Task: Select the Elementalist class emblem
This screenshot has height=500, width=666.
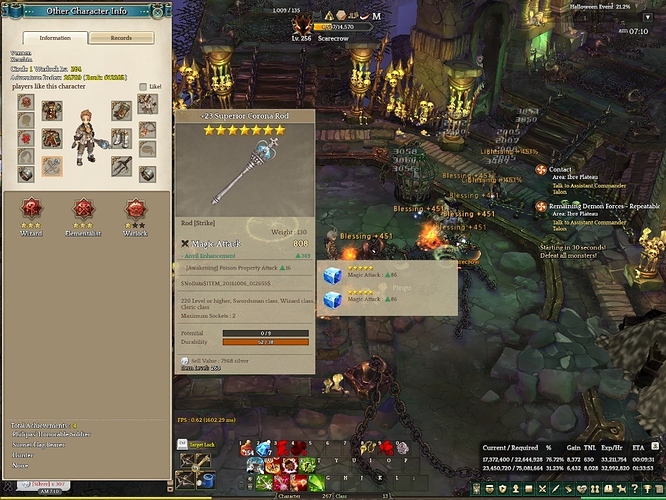Action: click(84, 211)
